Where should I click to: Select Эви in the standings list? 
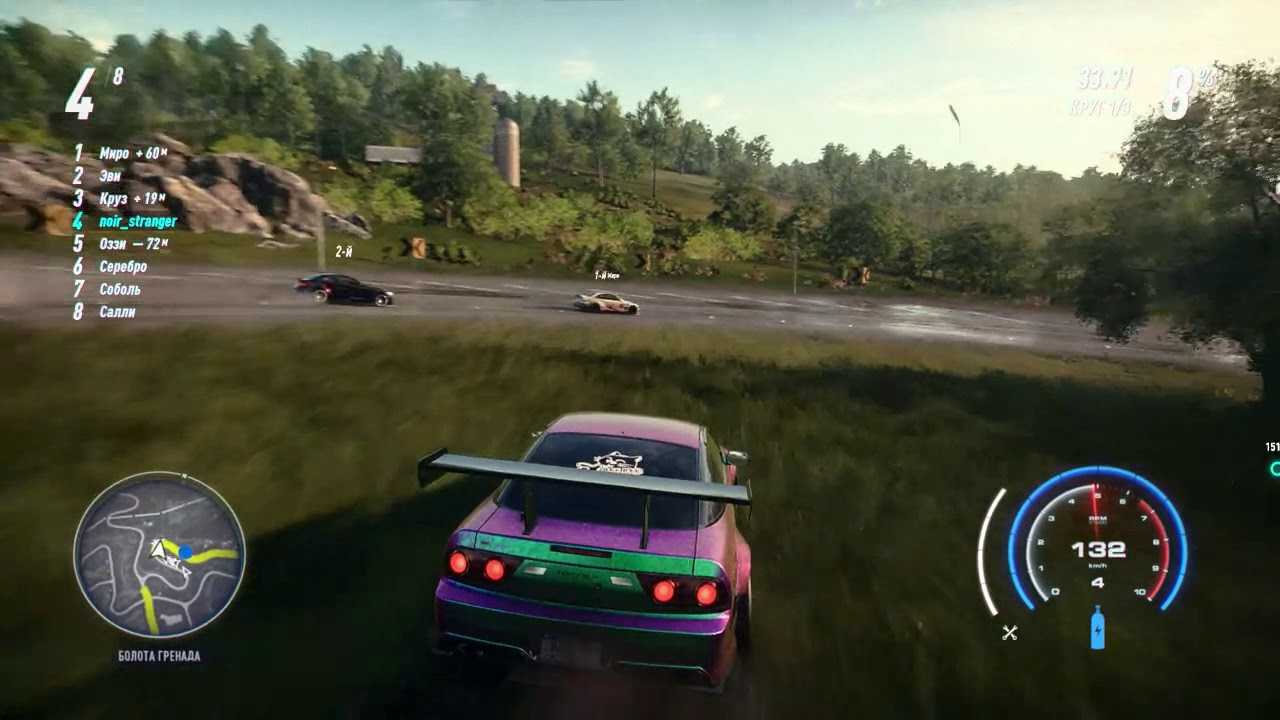click(110, 176)
